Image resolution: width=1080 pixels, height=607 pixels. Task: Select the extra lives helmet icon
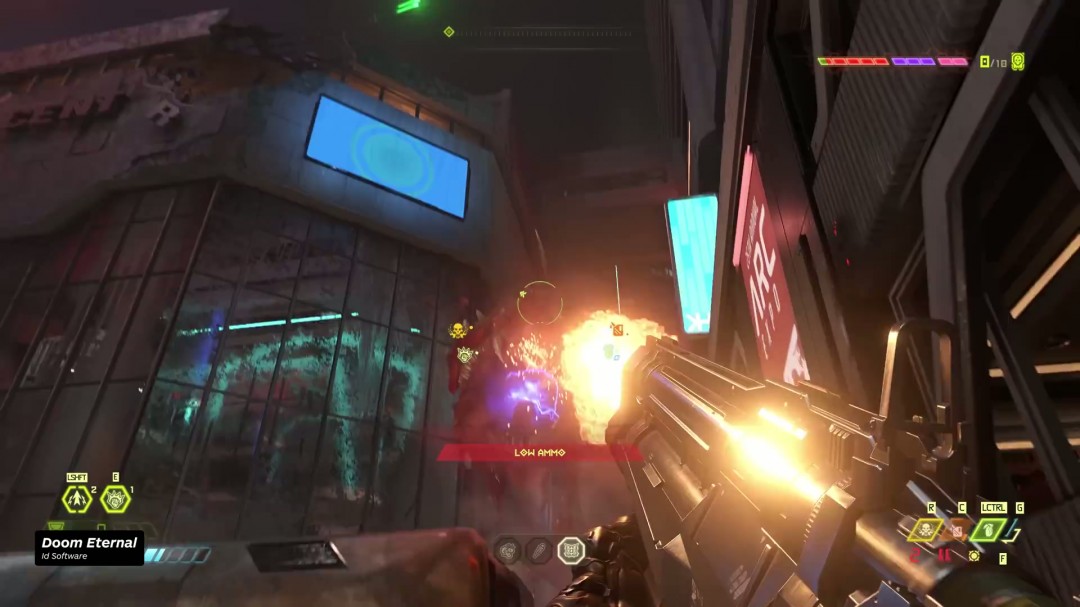click(1018, 61)
